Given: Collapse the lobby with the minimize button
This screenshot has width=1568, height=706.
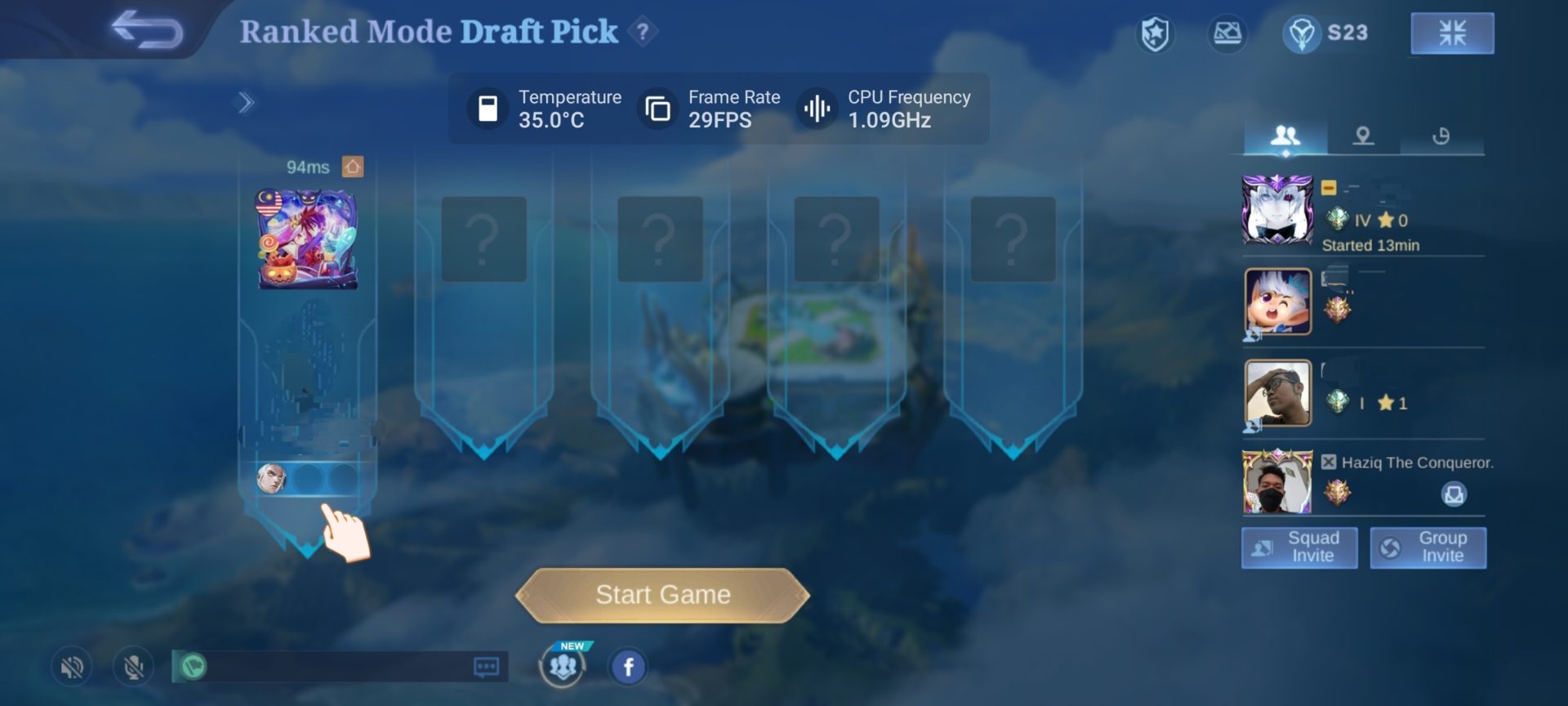Looking at the screenshot, I should (x=1452, y=34).
